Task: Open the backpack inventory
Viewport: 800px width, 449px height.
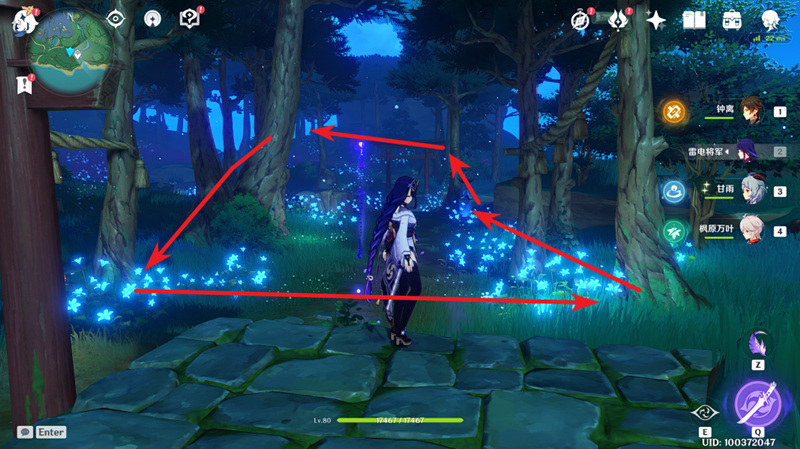Action: pos(732,20)
